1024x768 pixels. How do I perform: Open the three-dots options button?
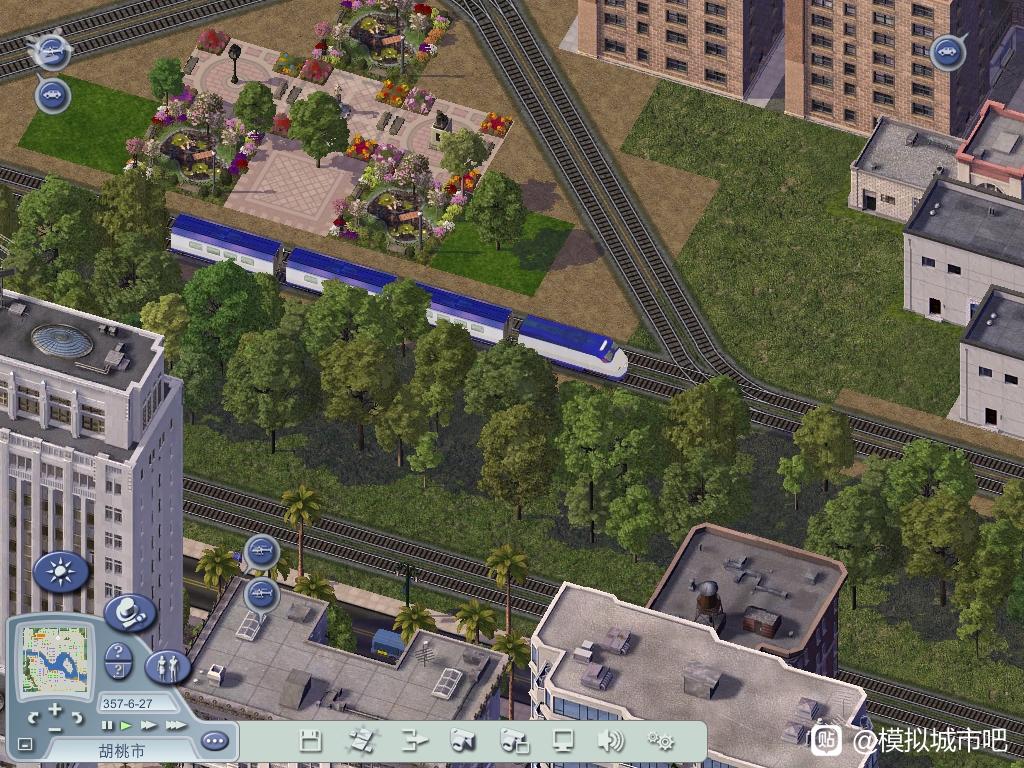(x=214, y=741)
